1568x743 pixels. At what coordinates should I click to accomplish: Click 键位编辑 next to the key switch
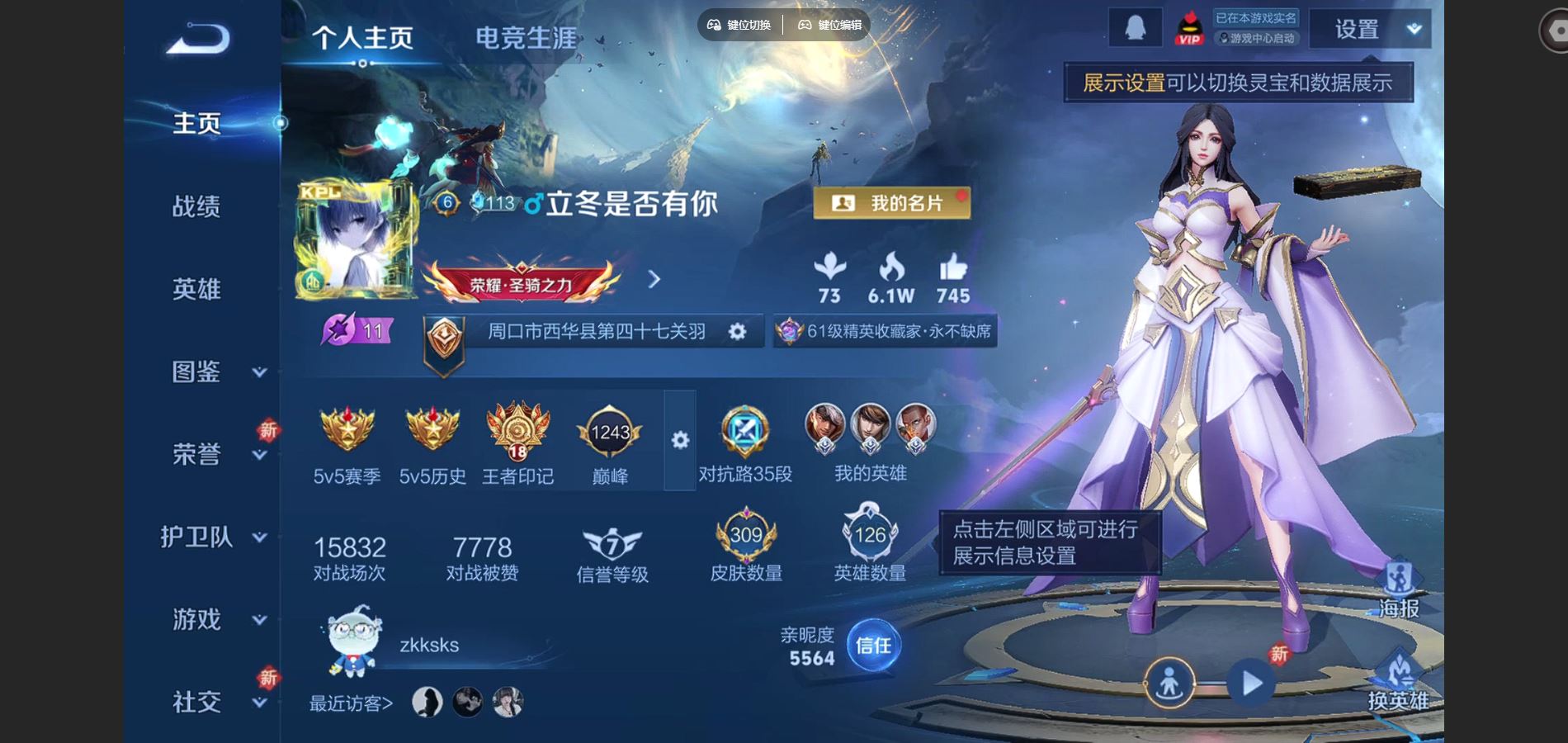[x=829, y=25]
